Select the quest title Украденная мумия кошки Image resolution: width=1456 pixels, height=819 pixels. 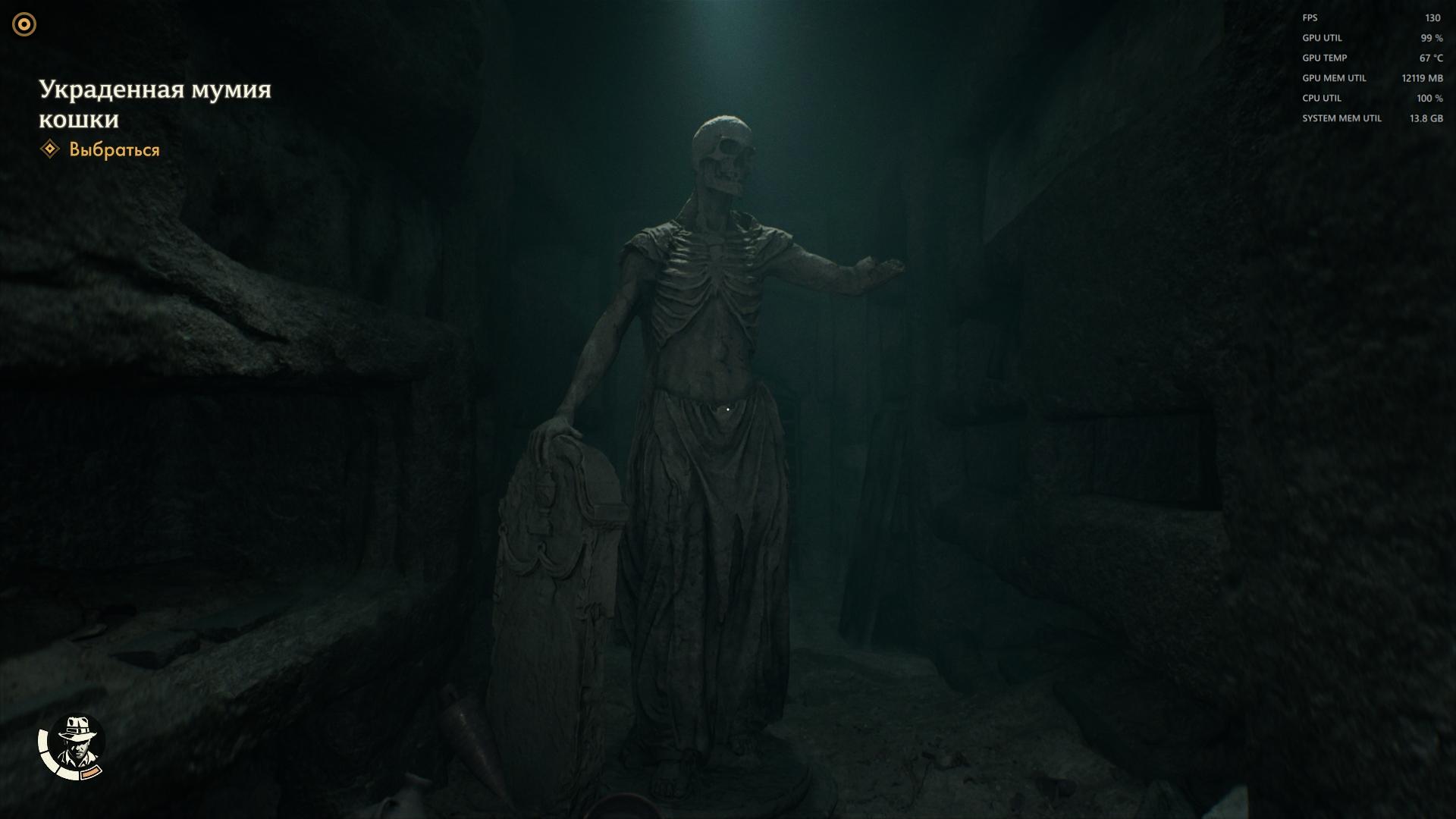point(155,104)
